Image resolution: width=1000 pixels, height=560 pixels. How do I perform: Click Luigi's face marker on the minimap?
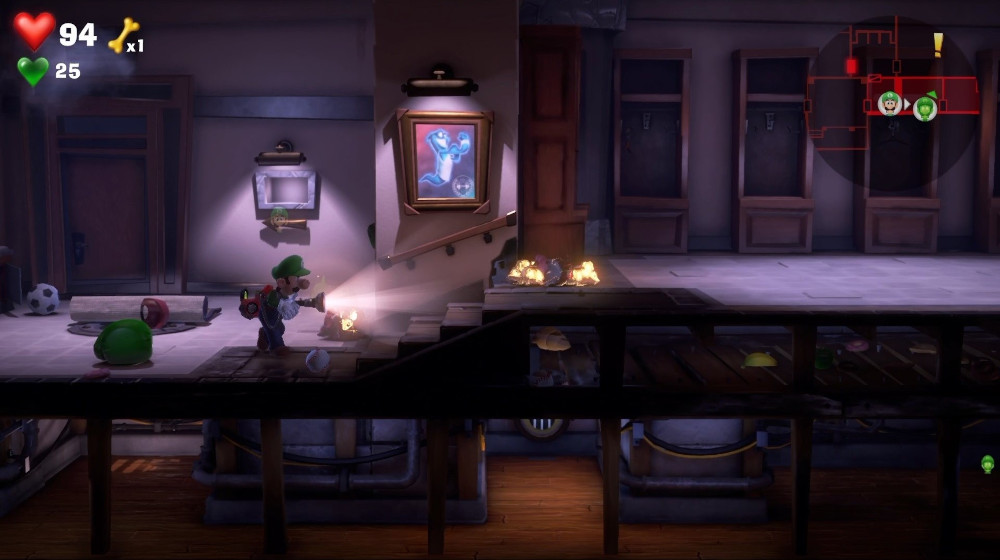(889, 103)
